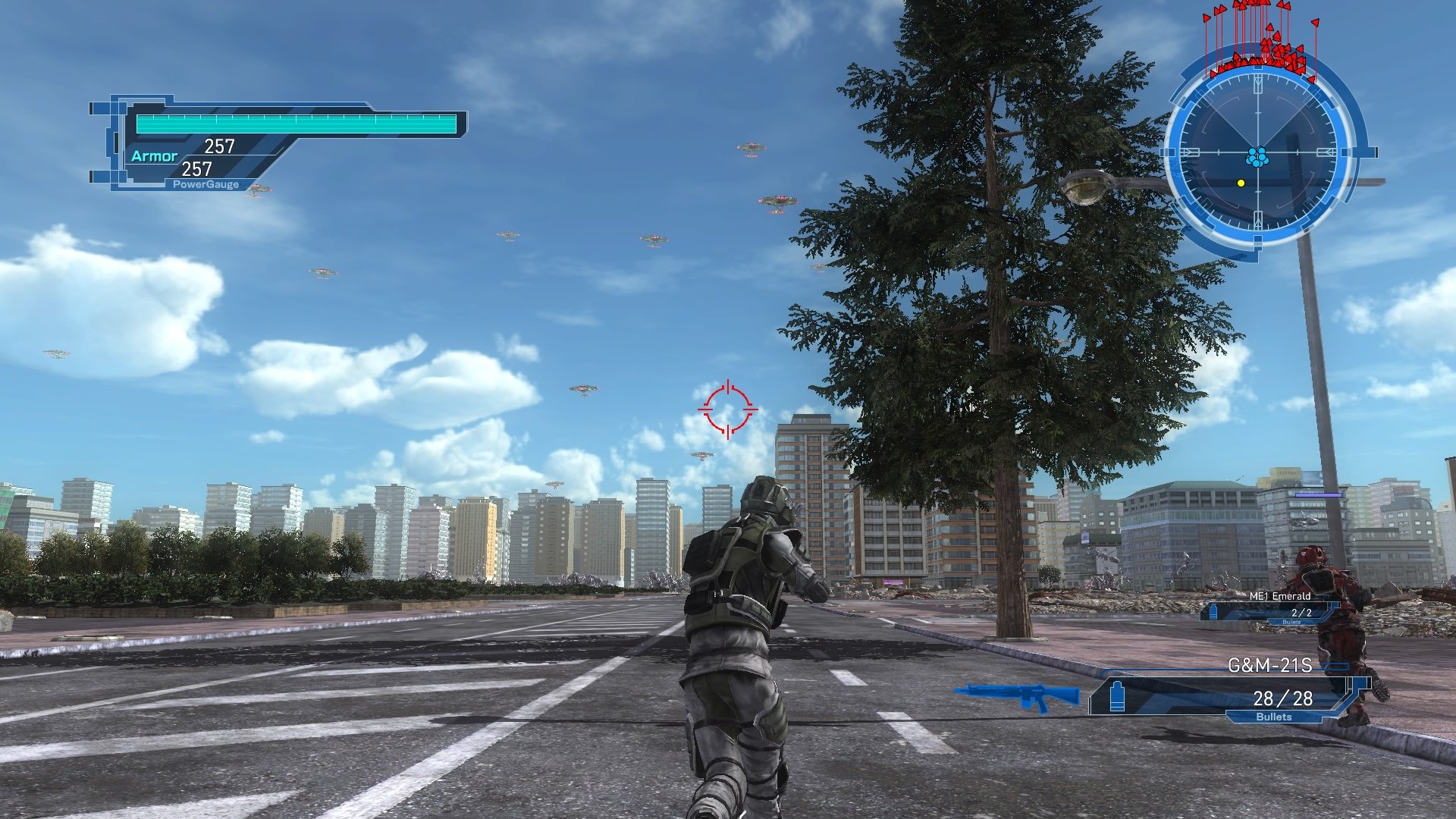Open the ME1 Emerald nameplate

(x=1280, y=596)
